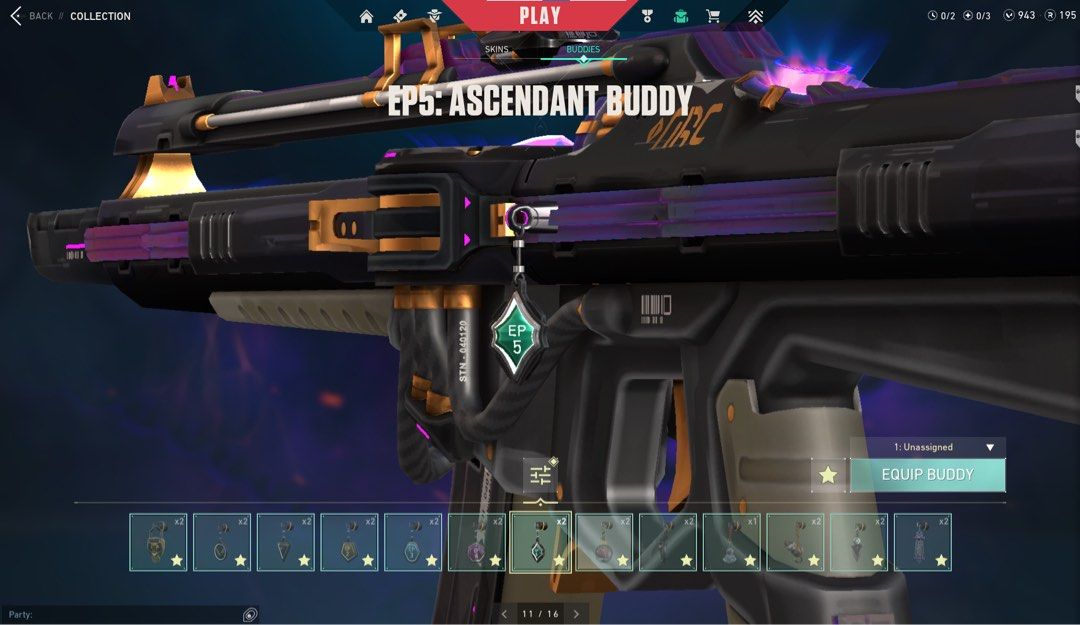Equip the EP5 Ascendant buddy
This screenshot has width=1080, height=625.
[x=927, y=475]
